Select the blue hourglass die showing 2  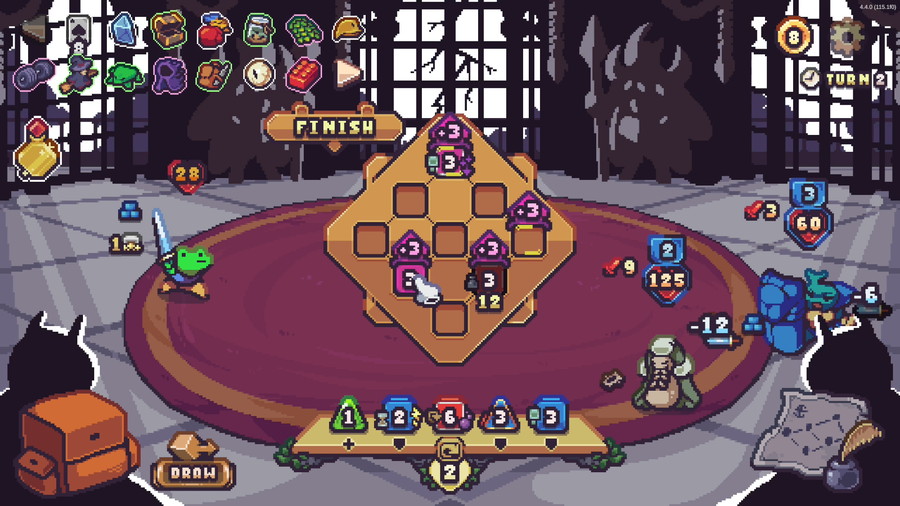(399, 415)
